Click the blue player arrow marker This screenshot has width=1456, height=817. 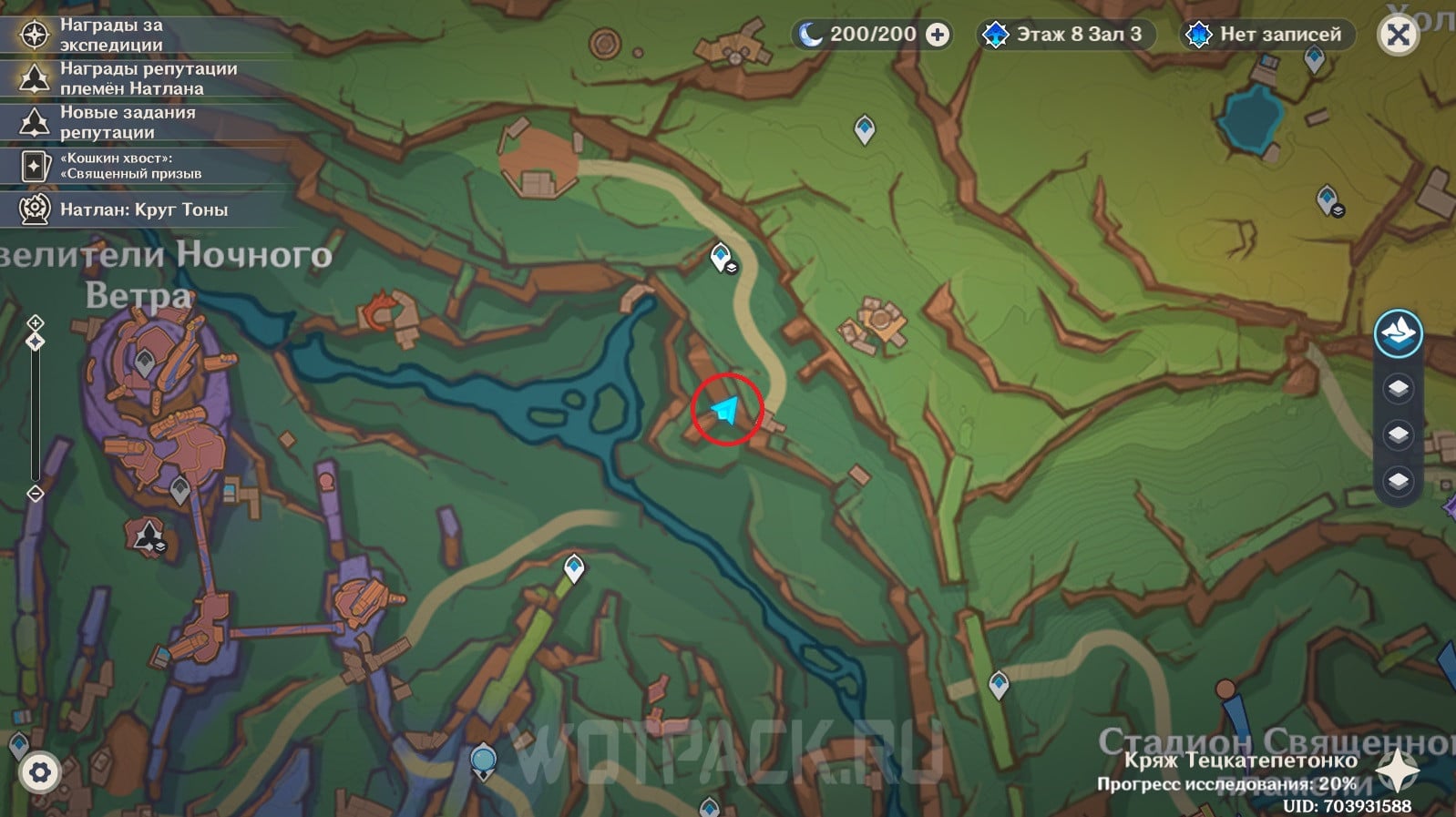click(x=726, y=410)
